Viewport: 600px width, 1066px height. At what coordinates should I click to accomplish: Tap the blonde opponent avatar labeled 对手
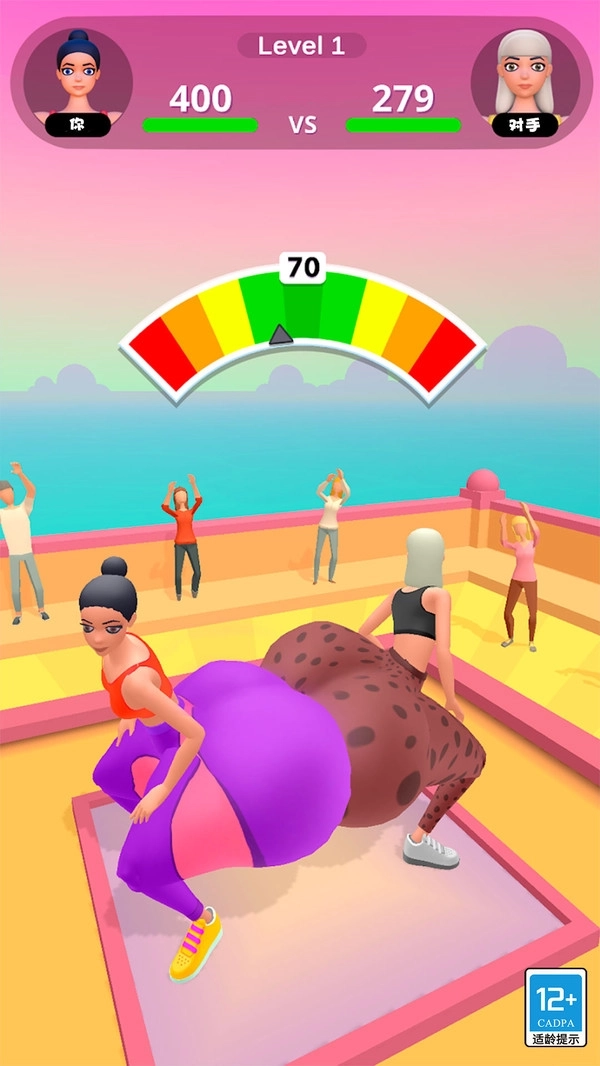(523, 80)
